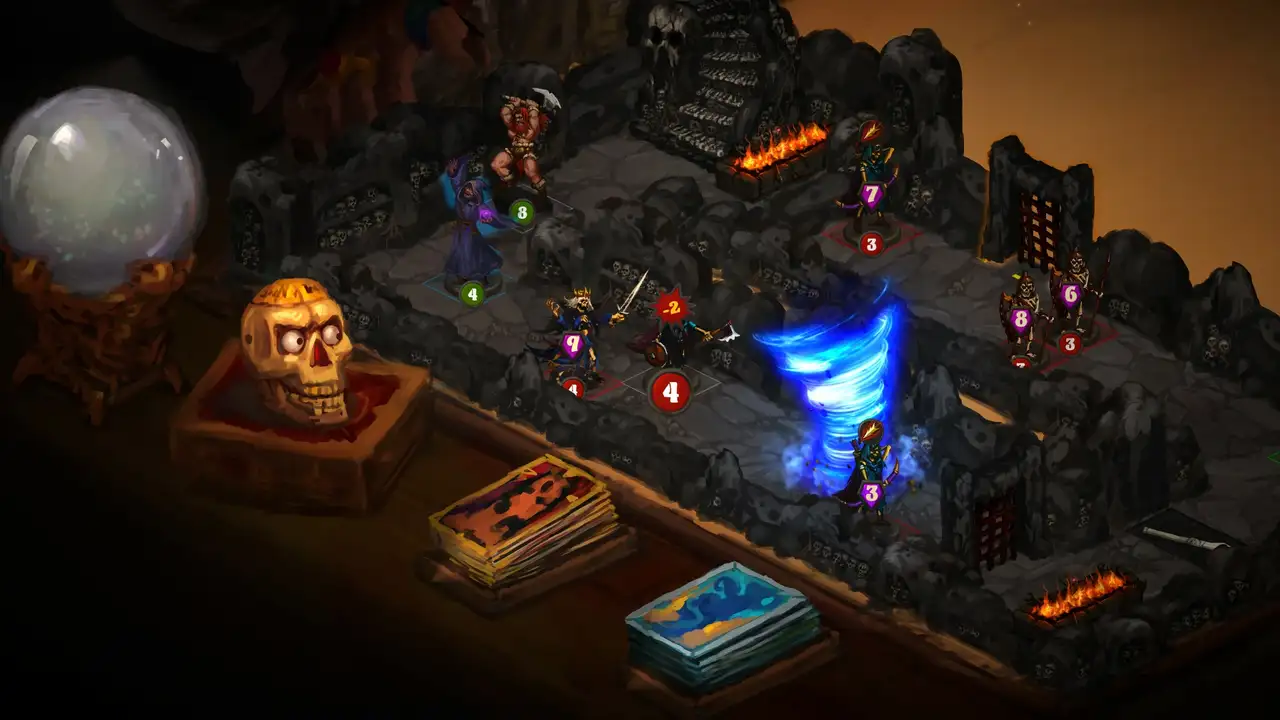The height and width of the screenshot is (720, 1280).
Task: Click the large red 4 token
Action: tap(668, 390)
